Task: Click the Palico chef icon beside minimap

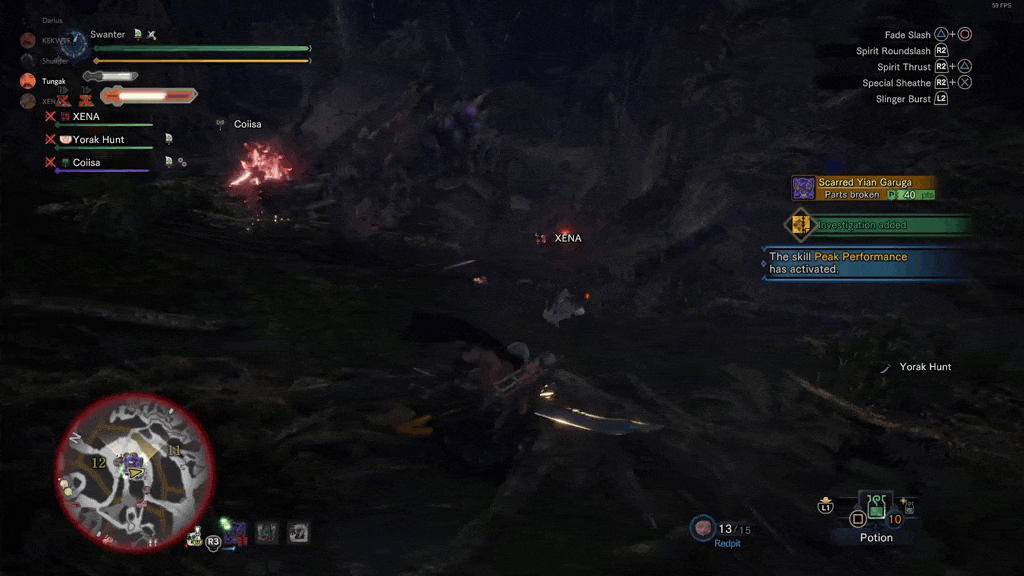Action: (194, 538)
